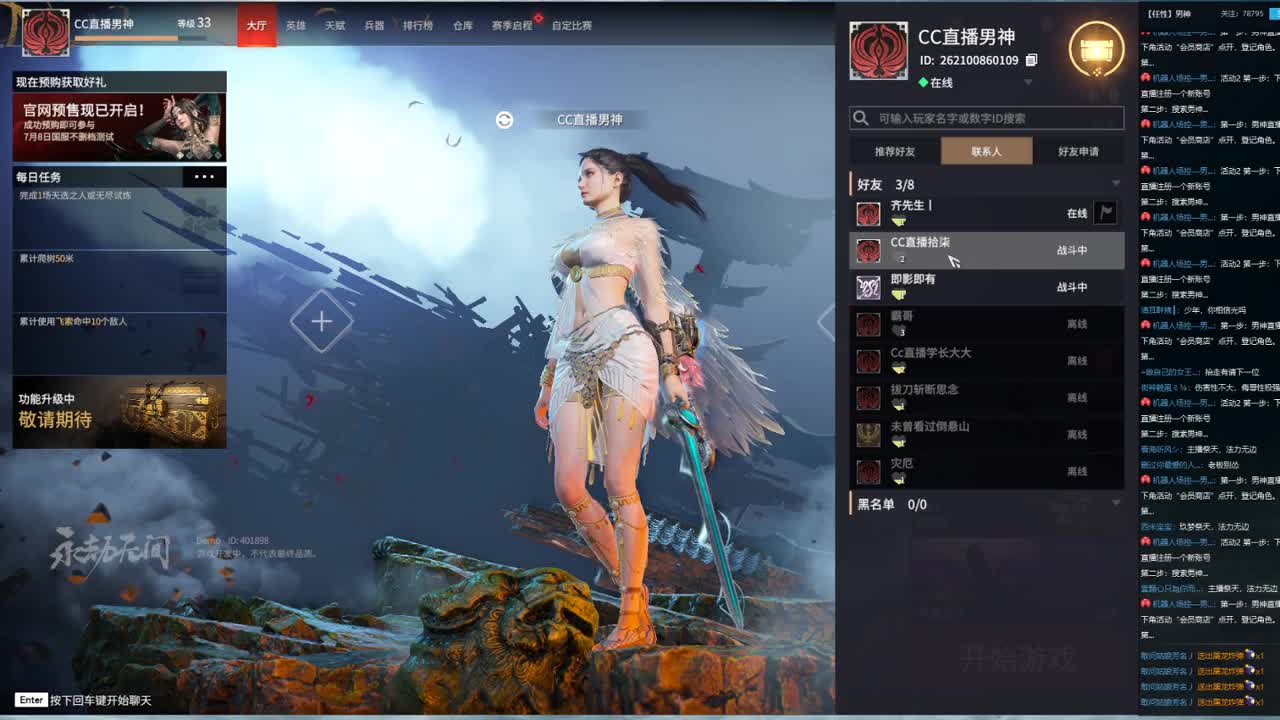The image size is (1280, 720).
Task: Open the glowing treasure chest reward icon
Action: (x=1097, y=48)
